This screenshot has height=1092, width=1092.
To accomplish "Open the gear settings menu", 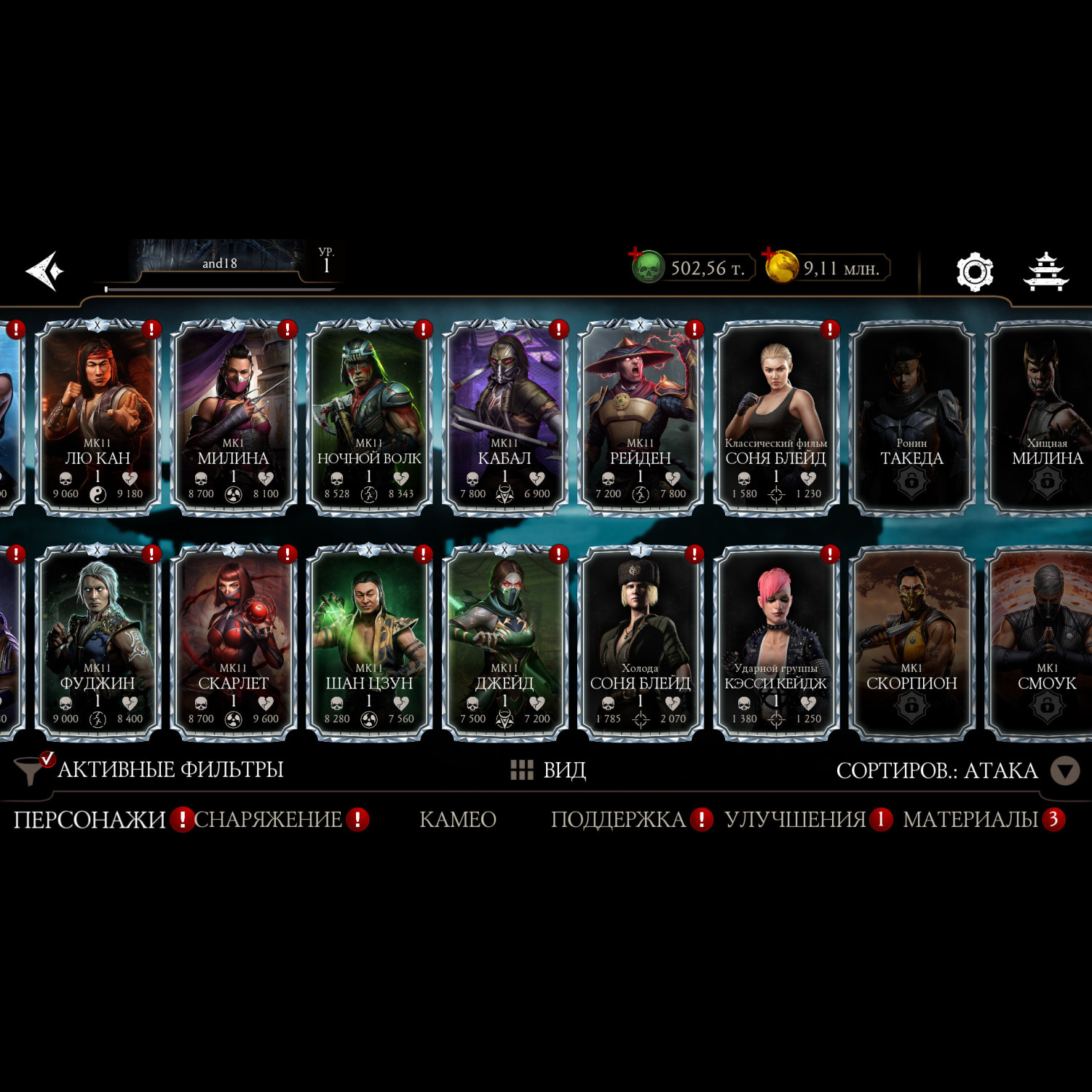I will 974,272.
